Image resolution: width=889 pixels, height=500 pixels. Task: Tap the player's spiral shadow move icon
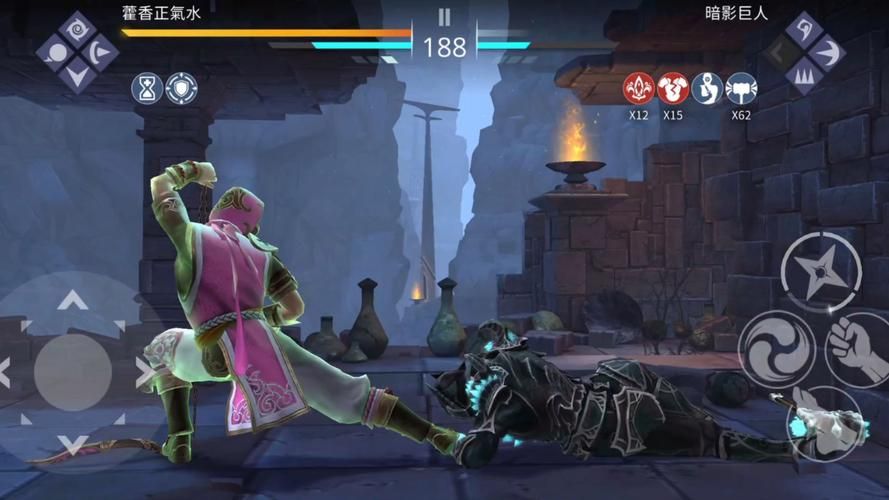pos(77,27)
